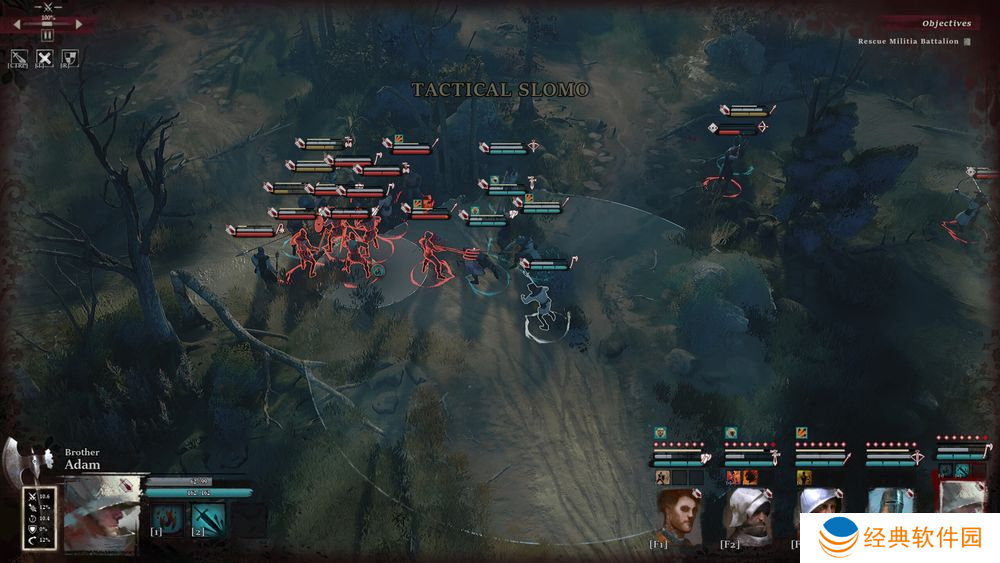Select the shield defend command icon
The image size is (1000, 563).
[70, 59]
